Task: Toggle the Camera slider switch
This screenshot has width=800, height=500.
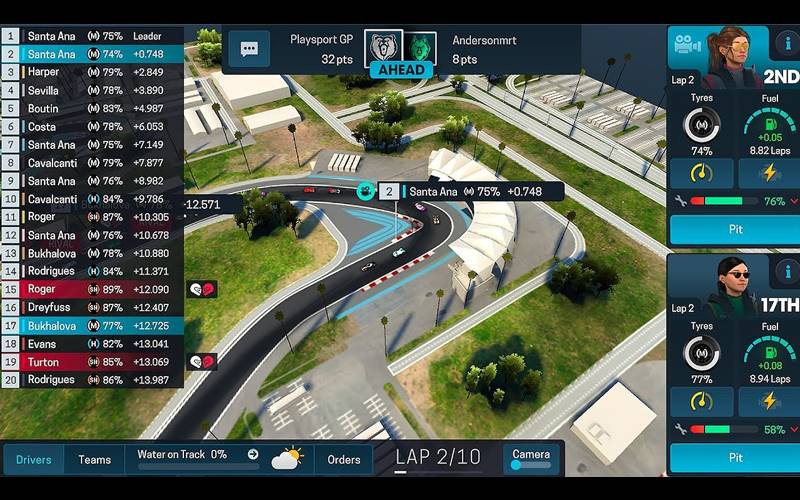Action: tap(530, 465)
